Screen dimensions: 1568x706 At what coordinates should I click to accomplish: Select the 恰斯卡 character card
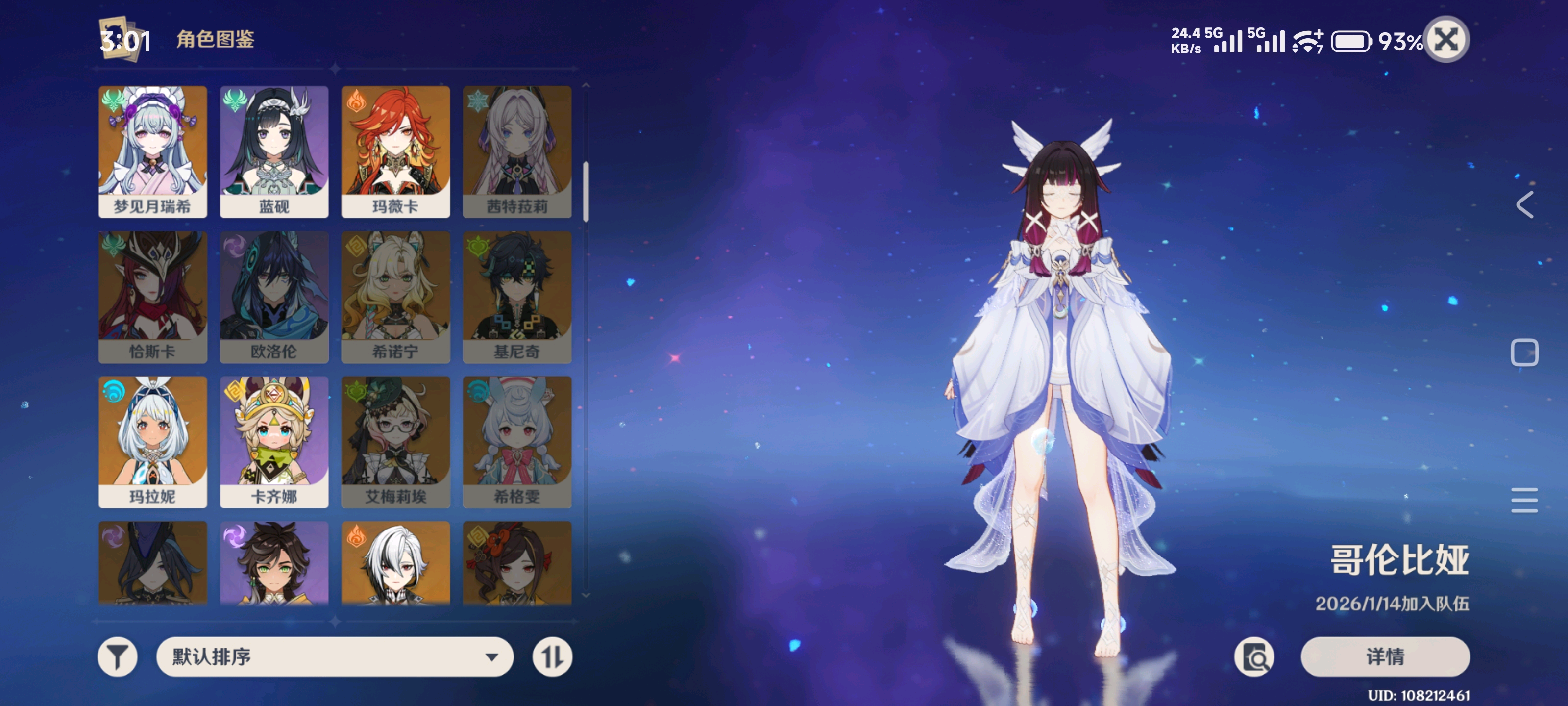(153, 297)
